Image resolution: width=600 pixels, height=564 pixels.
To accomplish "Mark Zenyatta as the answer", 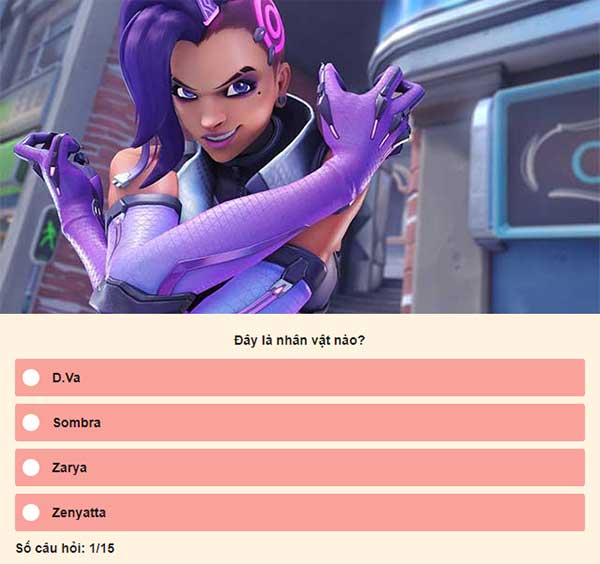I will (x=31, y=512).
